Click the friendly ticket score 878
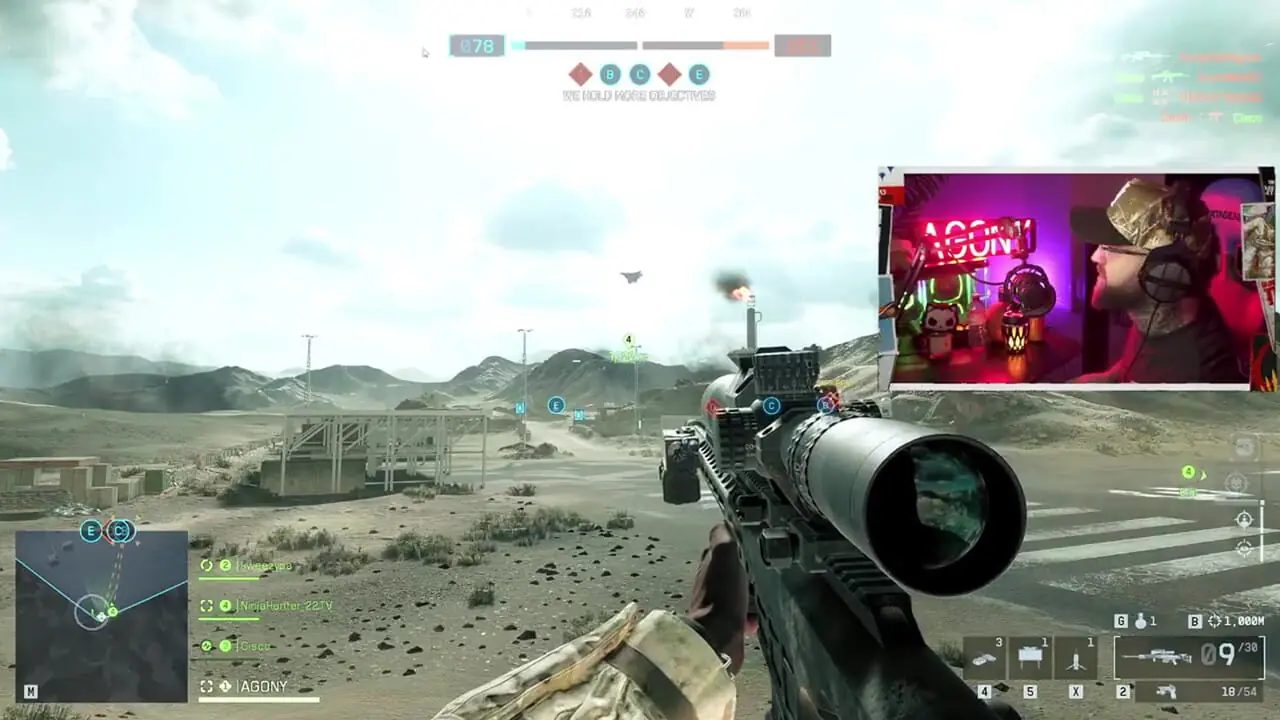 coord(477,46)
